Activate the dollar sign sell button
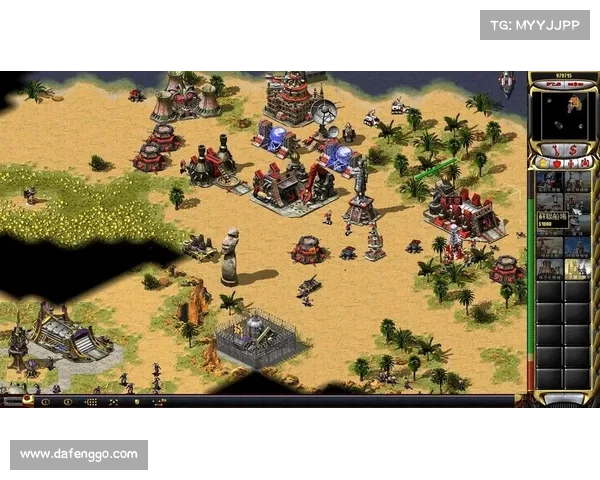The height and width of the screenshot is (480, 600). tap(576, 149)
